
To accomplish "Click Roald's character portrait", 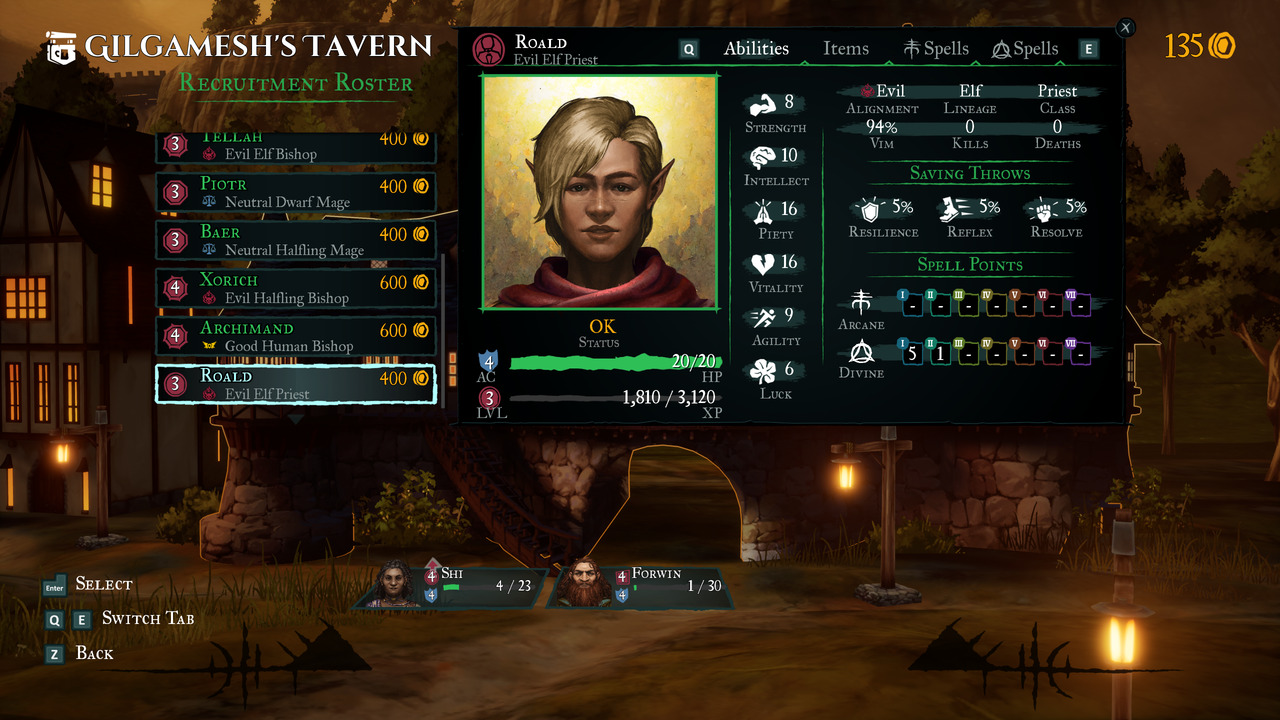I will pyautogui.click(x=600, y=191).
